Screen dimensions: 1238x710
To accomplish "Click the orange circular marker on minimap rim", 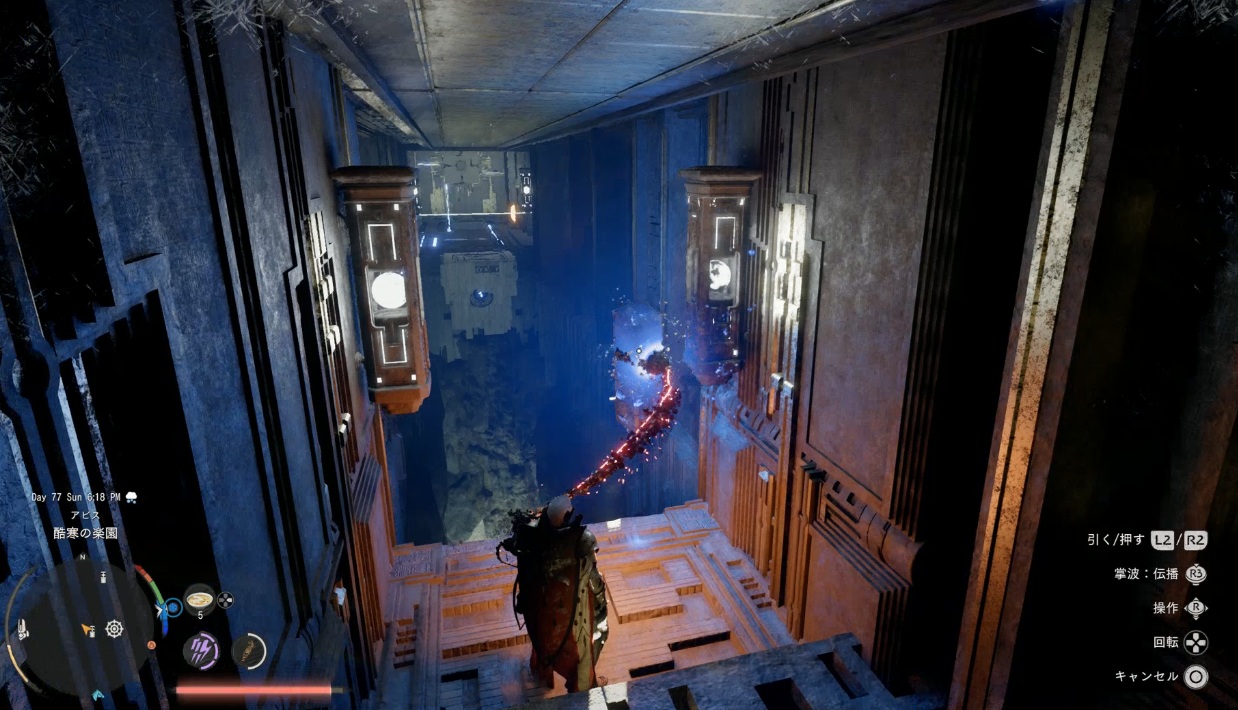I will pyautogui.click(x=151, y=645).
